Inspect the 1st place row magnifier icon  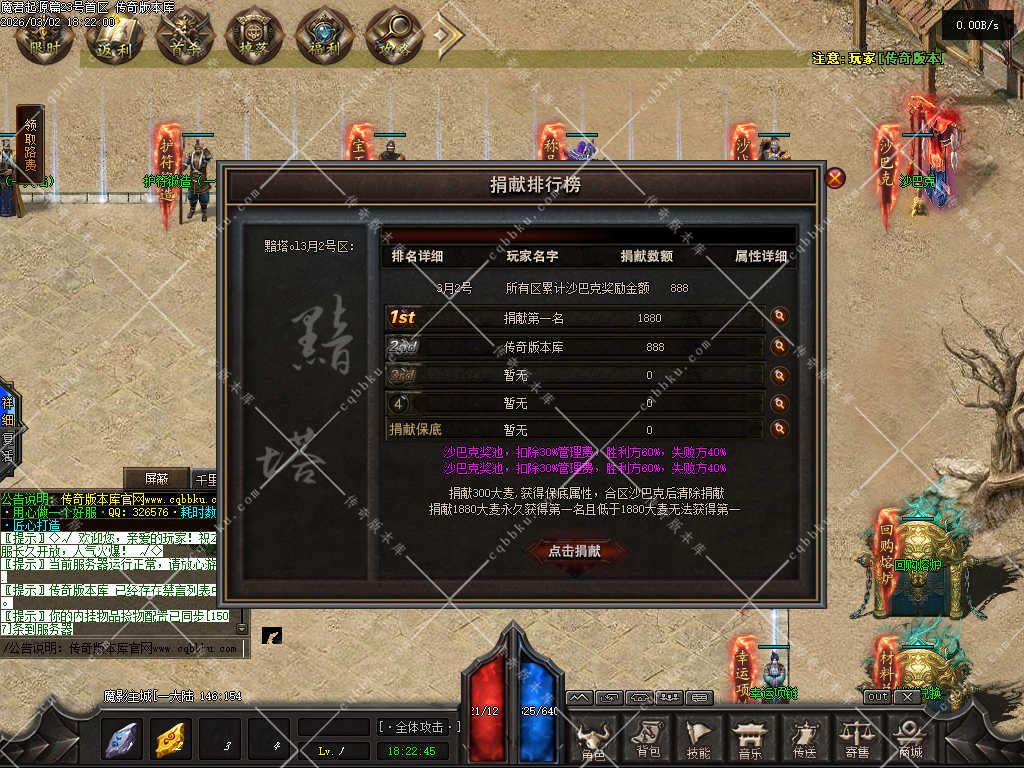pos(780,317)
